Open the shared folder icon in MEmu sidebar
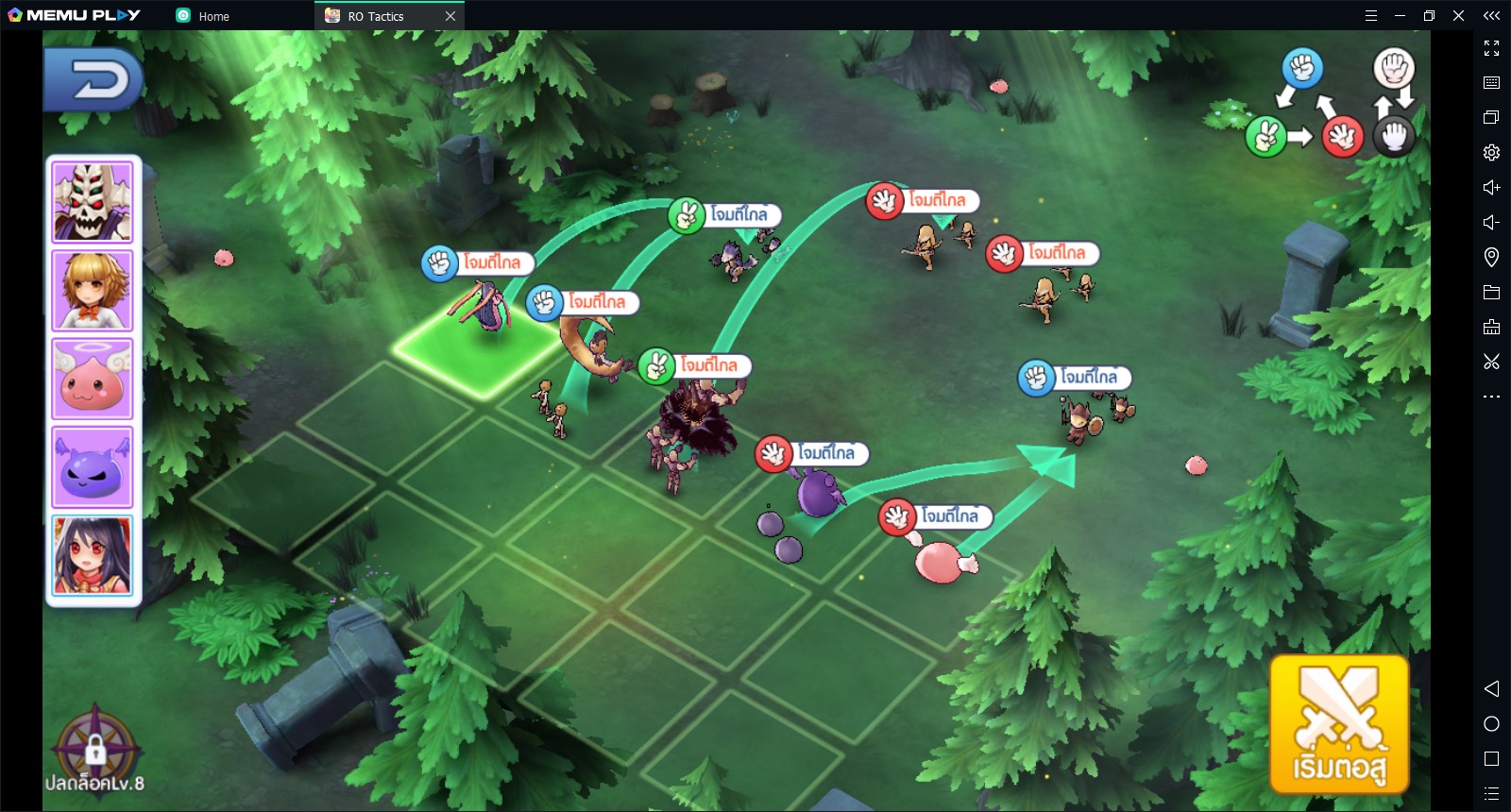The height and width of the screenshot is (812, 1511). coord(1492,290)
